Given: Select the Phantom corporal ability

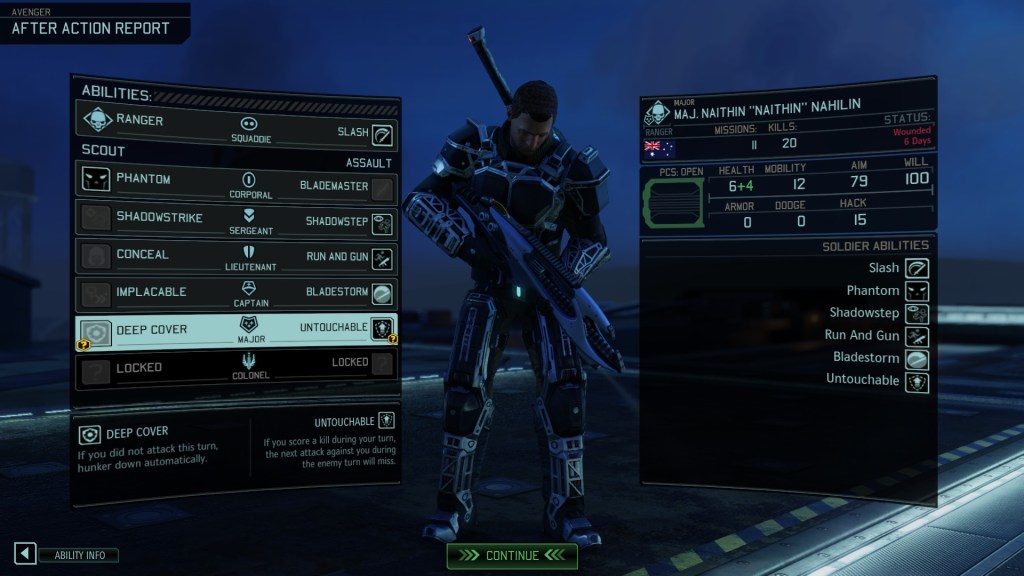Looking at the screenshot, I should click(x=143, y=180).
